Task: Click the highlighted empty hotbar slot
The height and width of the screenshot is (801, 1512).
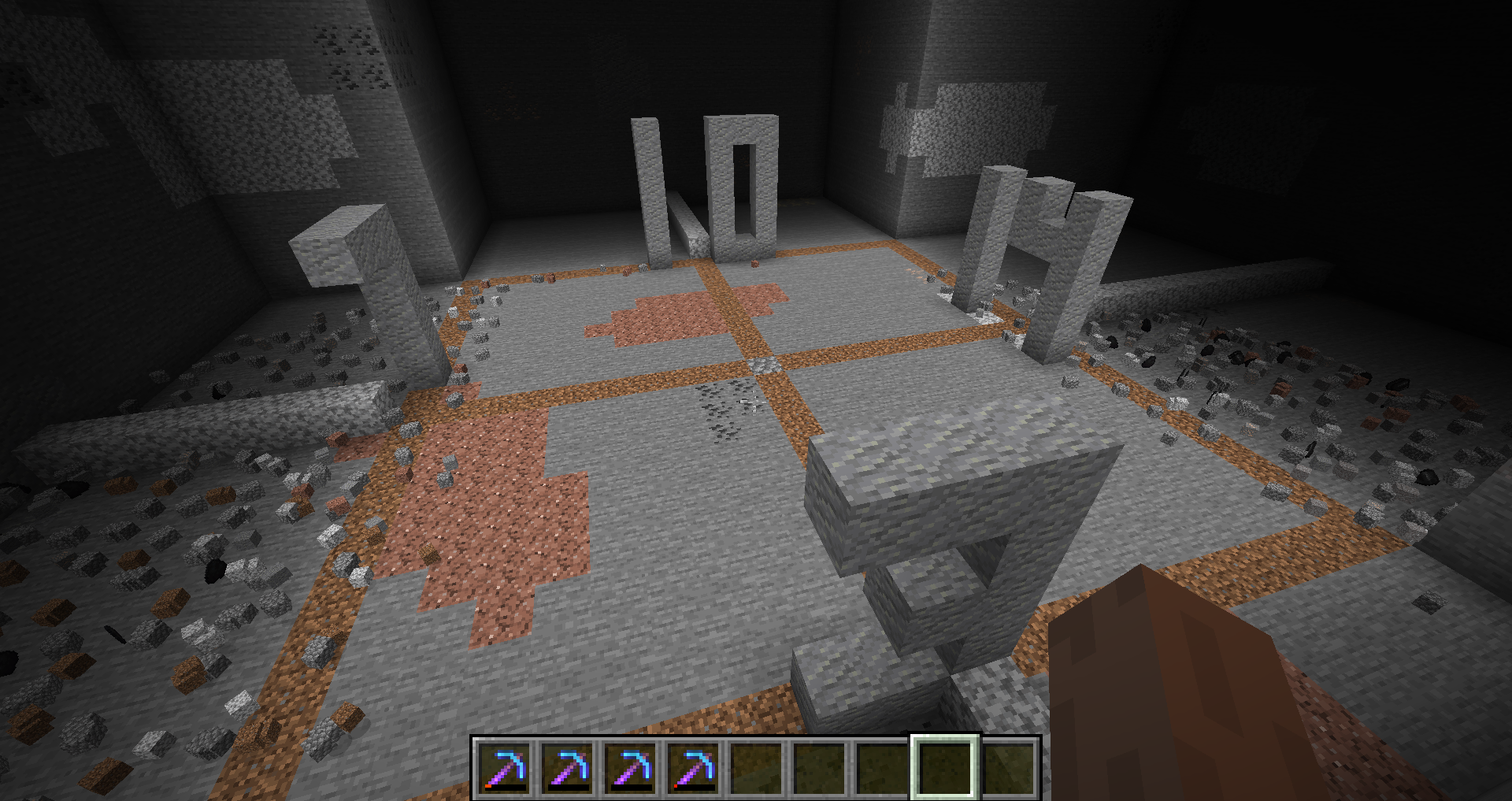Action: click(x=945, y=767)
